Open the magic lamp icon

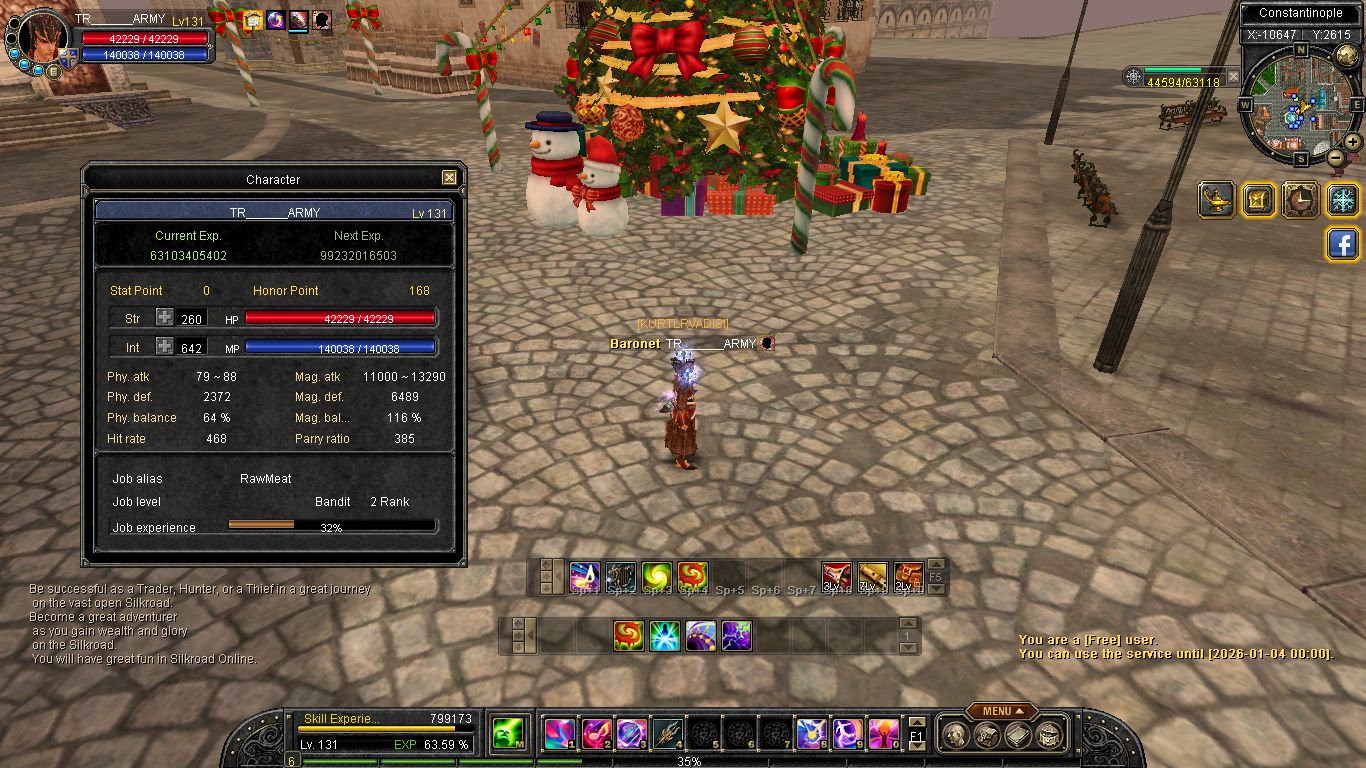point(1216,199)
